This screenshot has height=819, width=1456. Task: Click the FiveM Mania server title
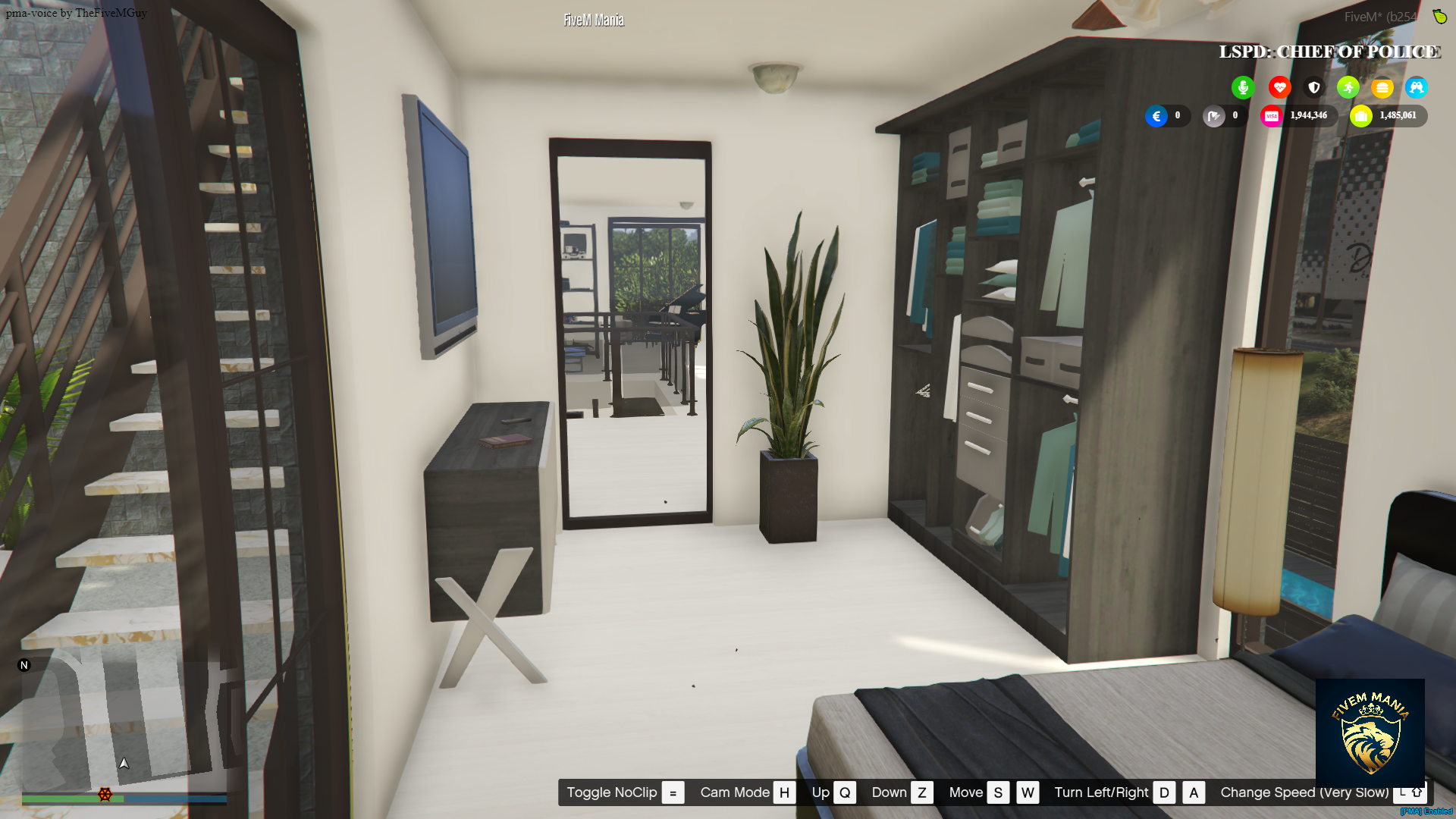click(x=592, y=19)
